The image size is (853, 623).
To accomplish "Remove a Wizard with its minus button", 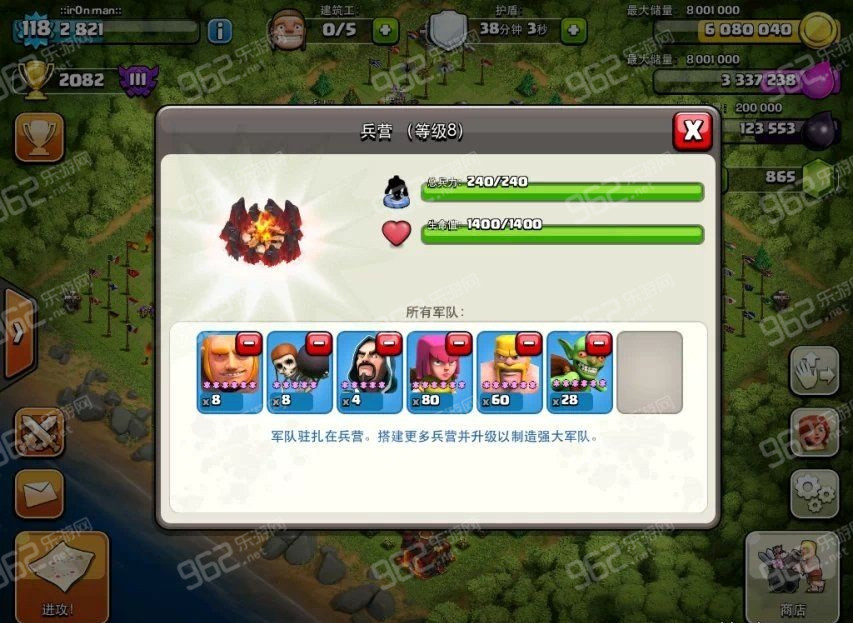I will coord(389,344).
